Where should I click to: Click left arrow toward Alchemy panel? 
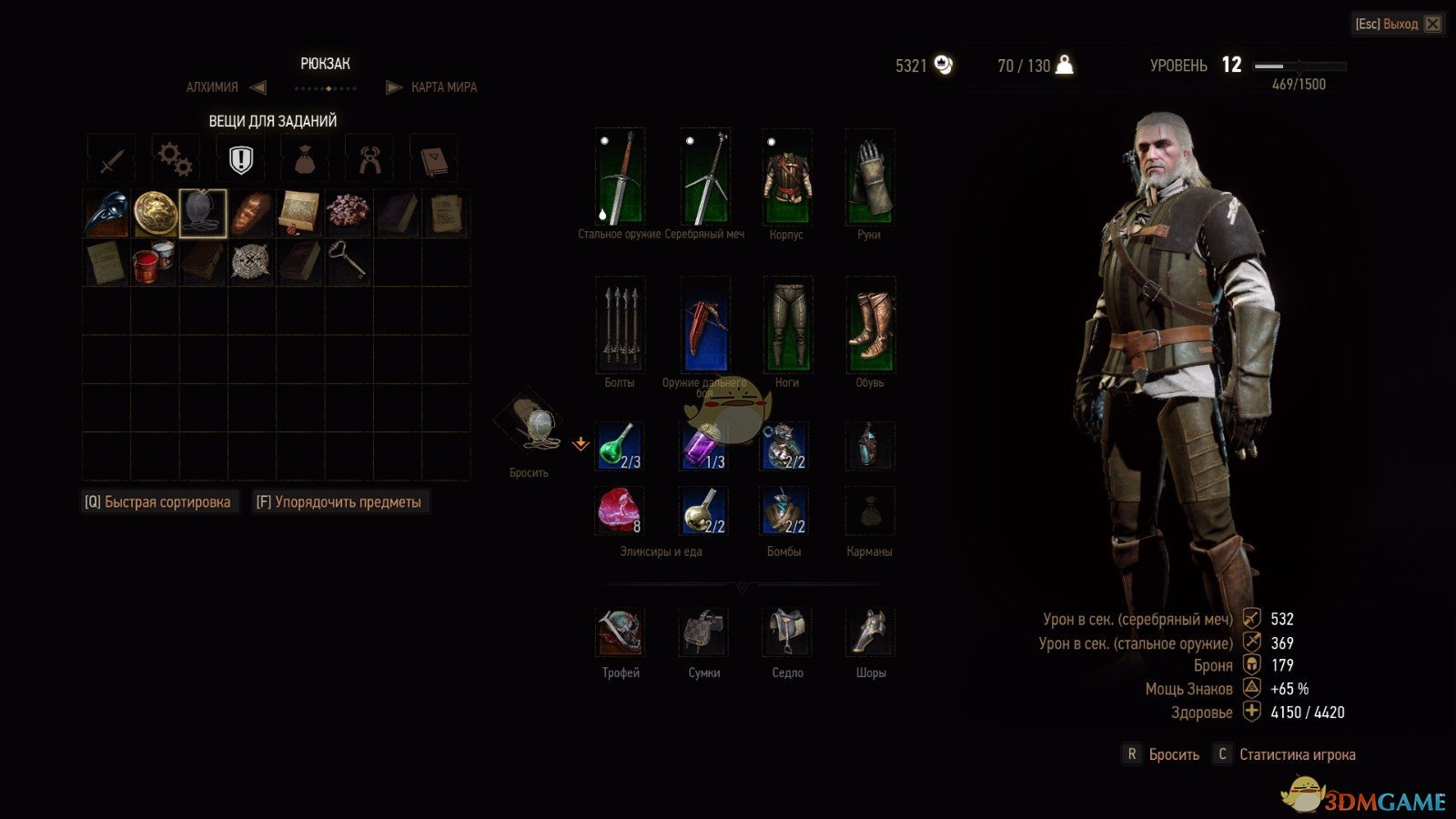(259, 86)
